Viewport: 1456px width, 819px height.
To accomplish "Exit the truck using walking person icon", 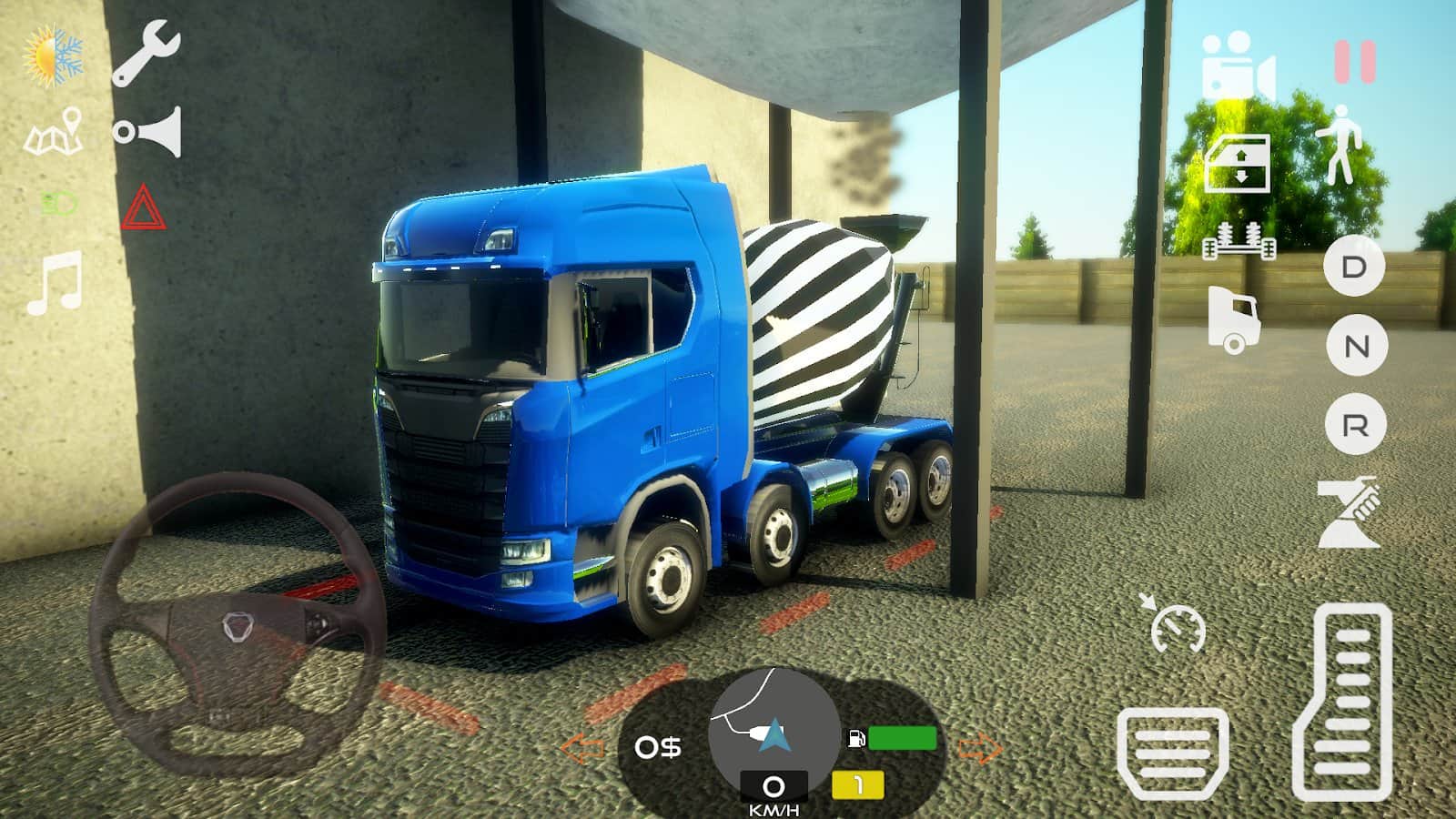I will click(1340, 144).
